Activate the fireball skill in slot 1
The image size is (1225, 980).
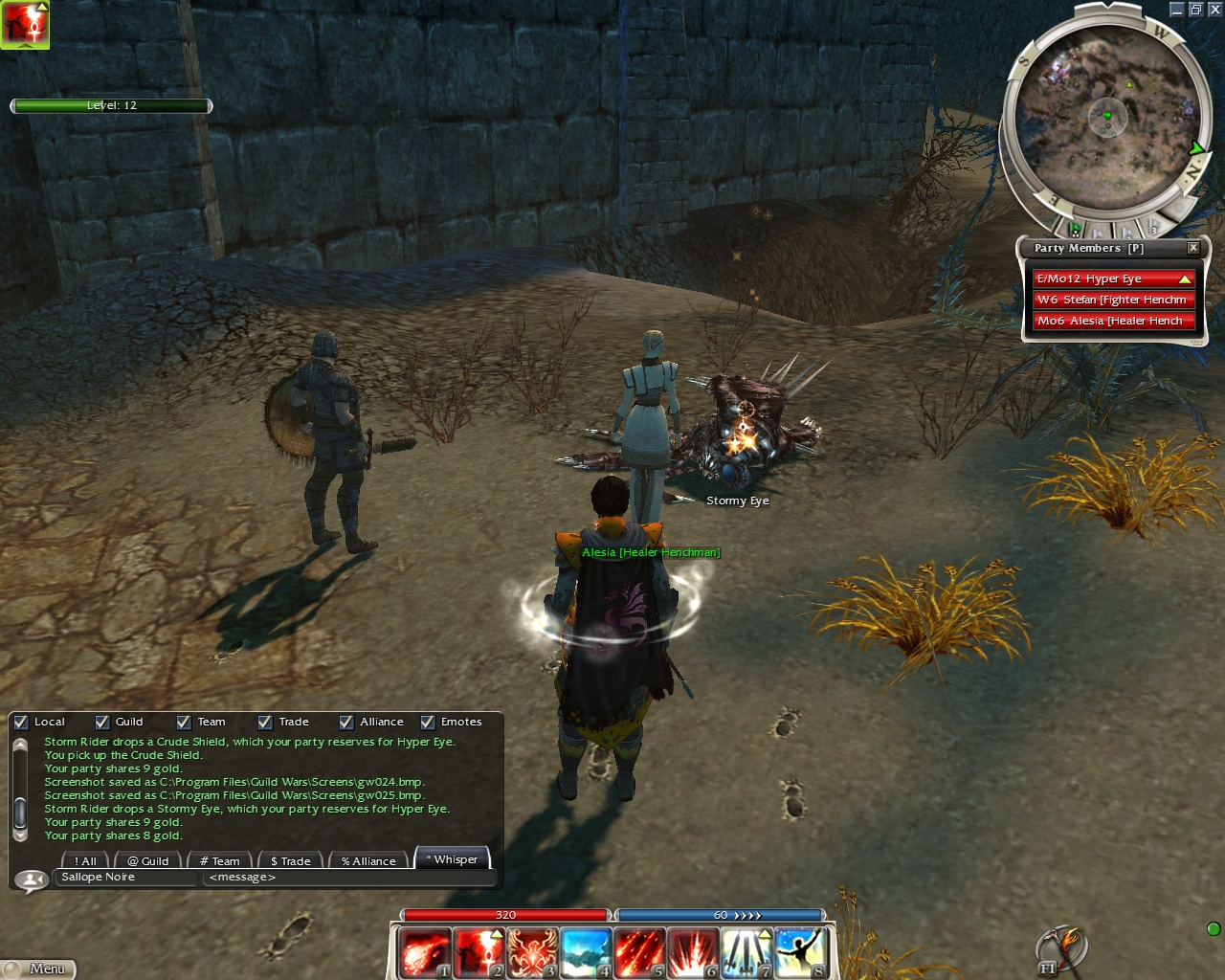[425, 953]
